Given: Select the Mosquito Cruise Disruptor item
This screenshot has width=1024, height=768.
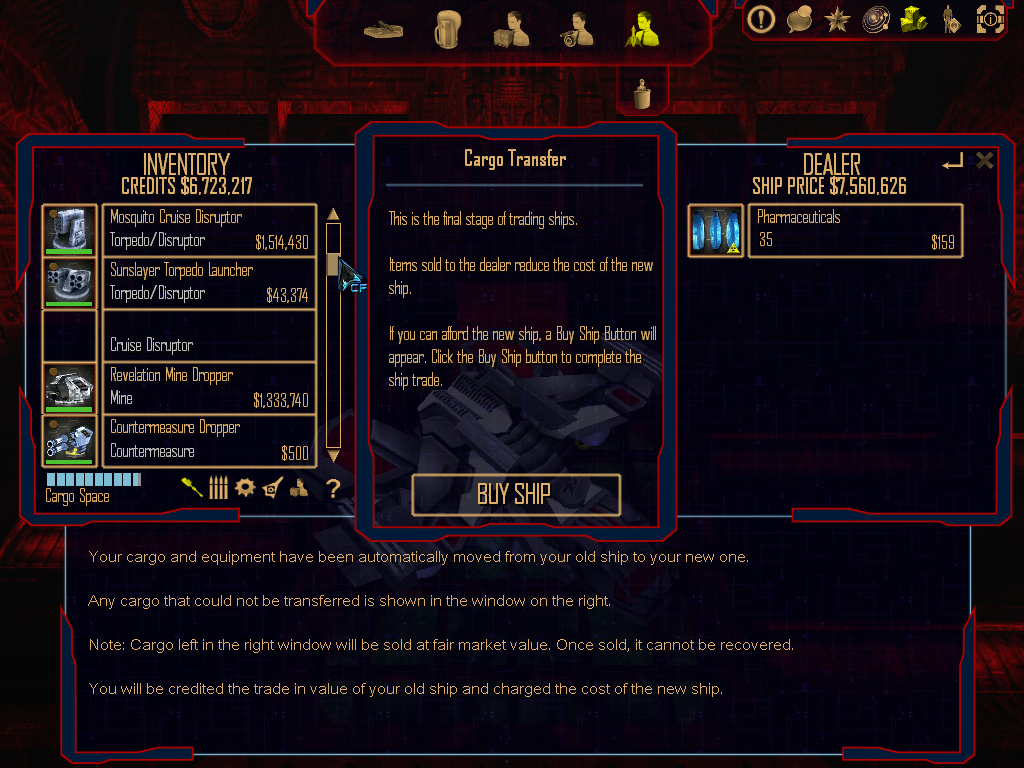Looking at the screenshot, I should (209, 229).
